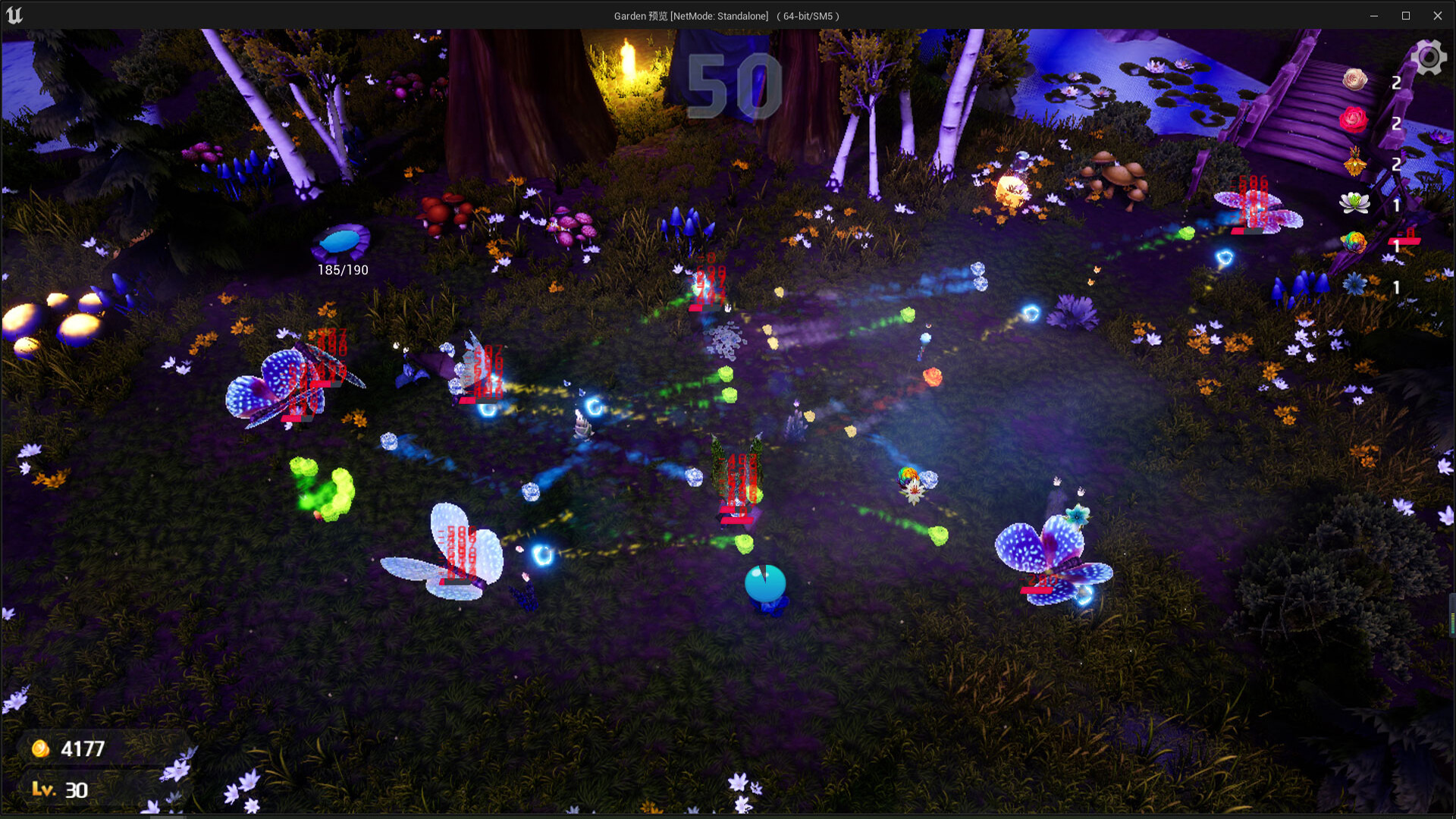
Task: Click the 4177 gold amount display
Action: 83,748
